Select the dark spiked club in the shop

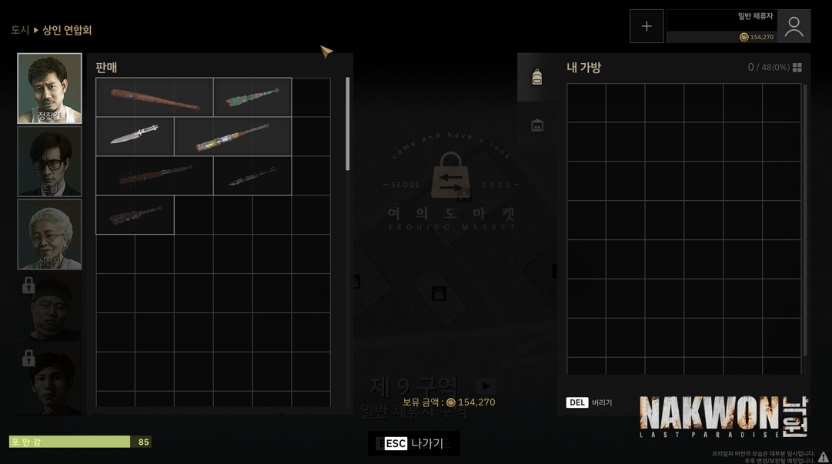coord(154,175)
